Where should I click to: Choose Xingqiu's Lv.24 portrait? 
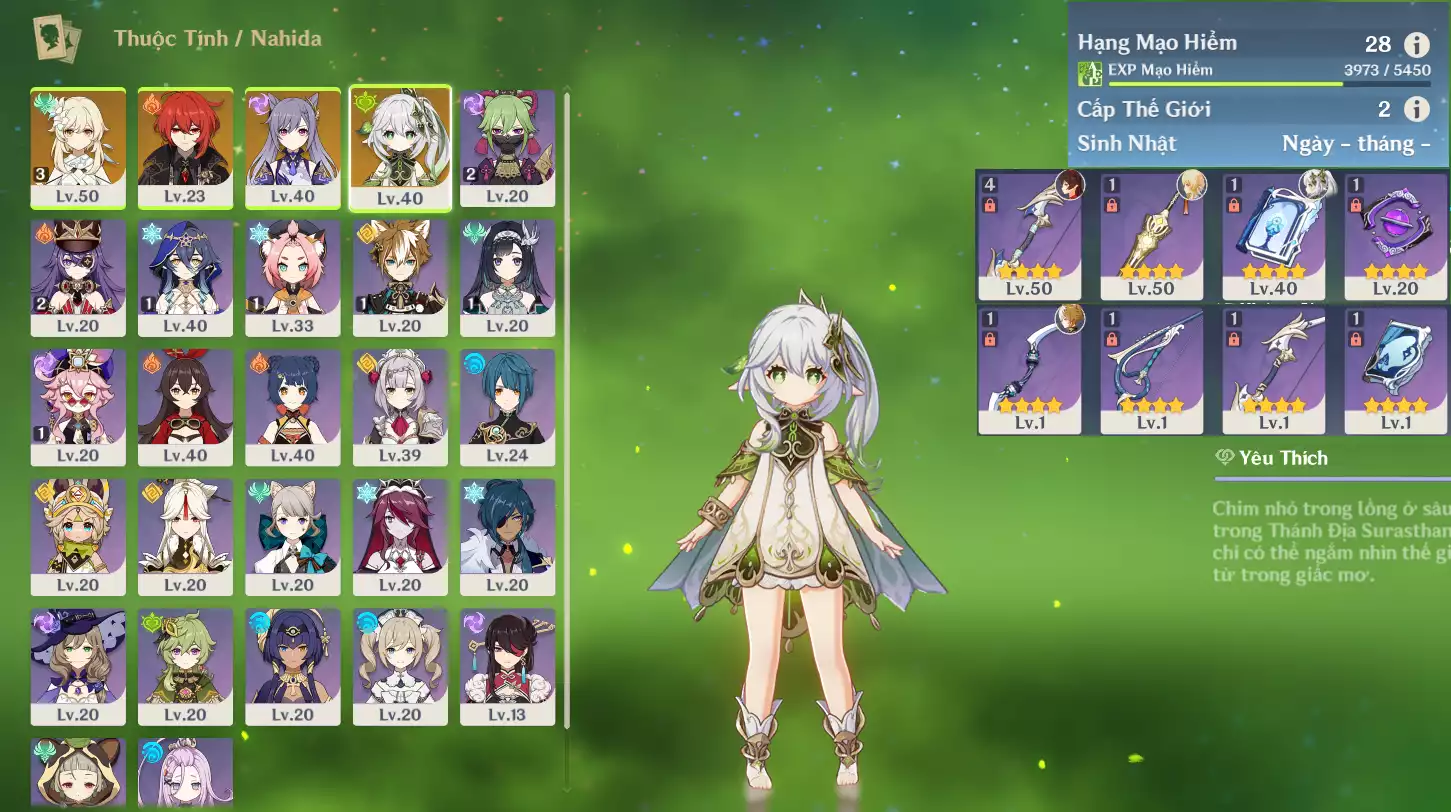click(507, 407)
